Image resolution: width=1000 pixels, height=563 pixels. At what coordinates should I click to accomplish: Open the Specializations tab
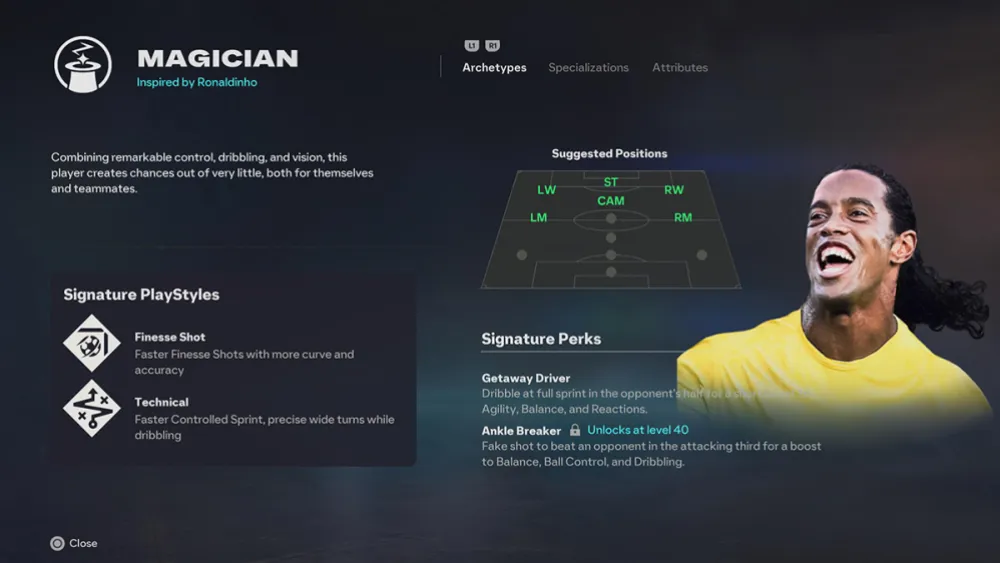click(x=588, y=68)
